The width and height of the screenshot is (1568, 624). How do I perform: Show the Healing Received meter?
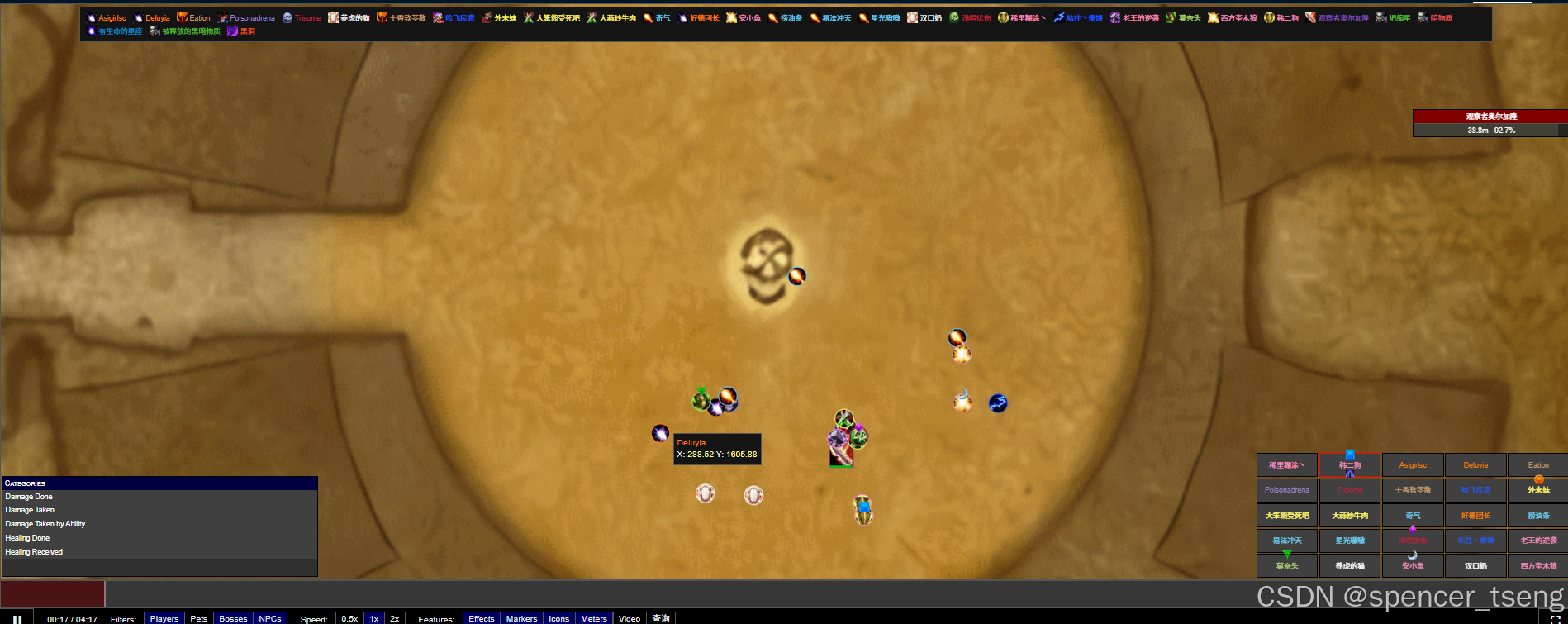click(x=34, y=552)
